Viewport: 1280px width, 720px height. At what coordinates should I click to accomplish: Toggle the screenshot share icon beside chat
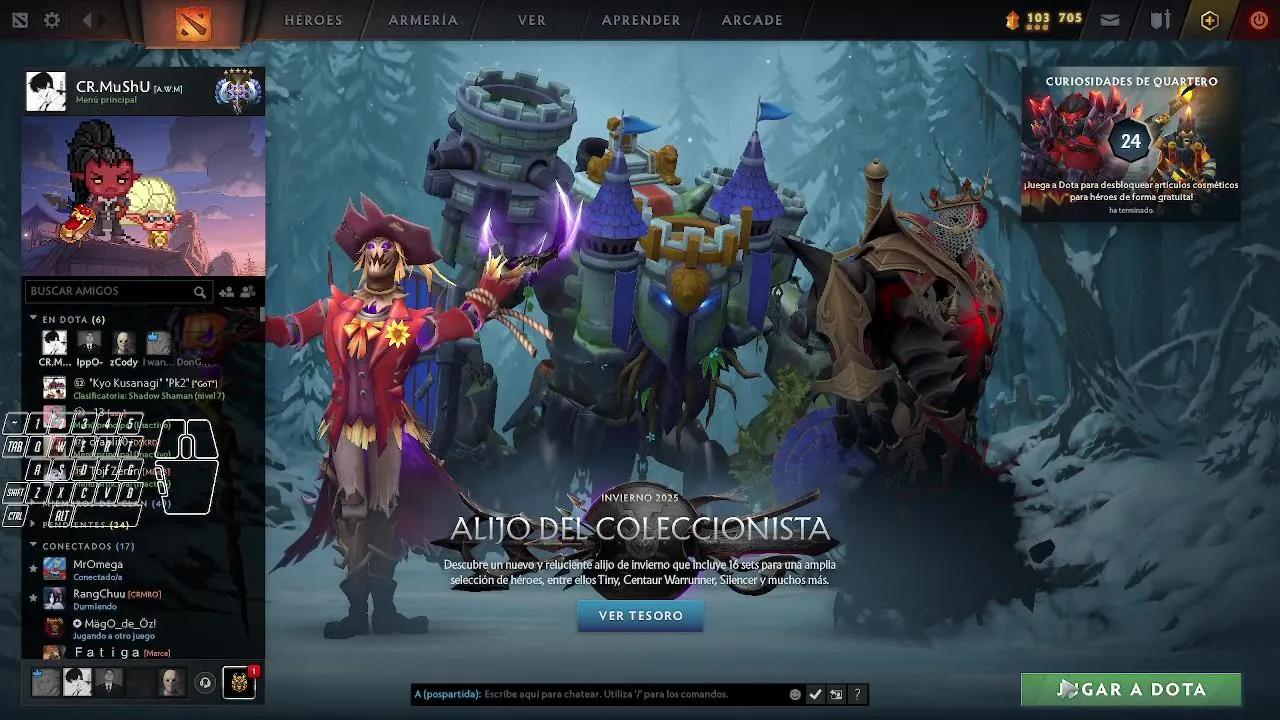[x=836, y=694]
